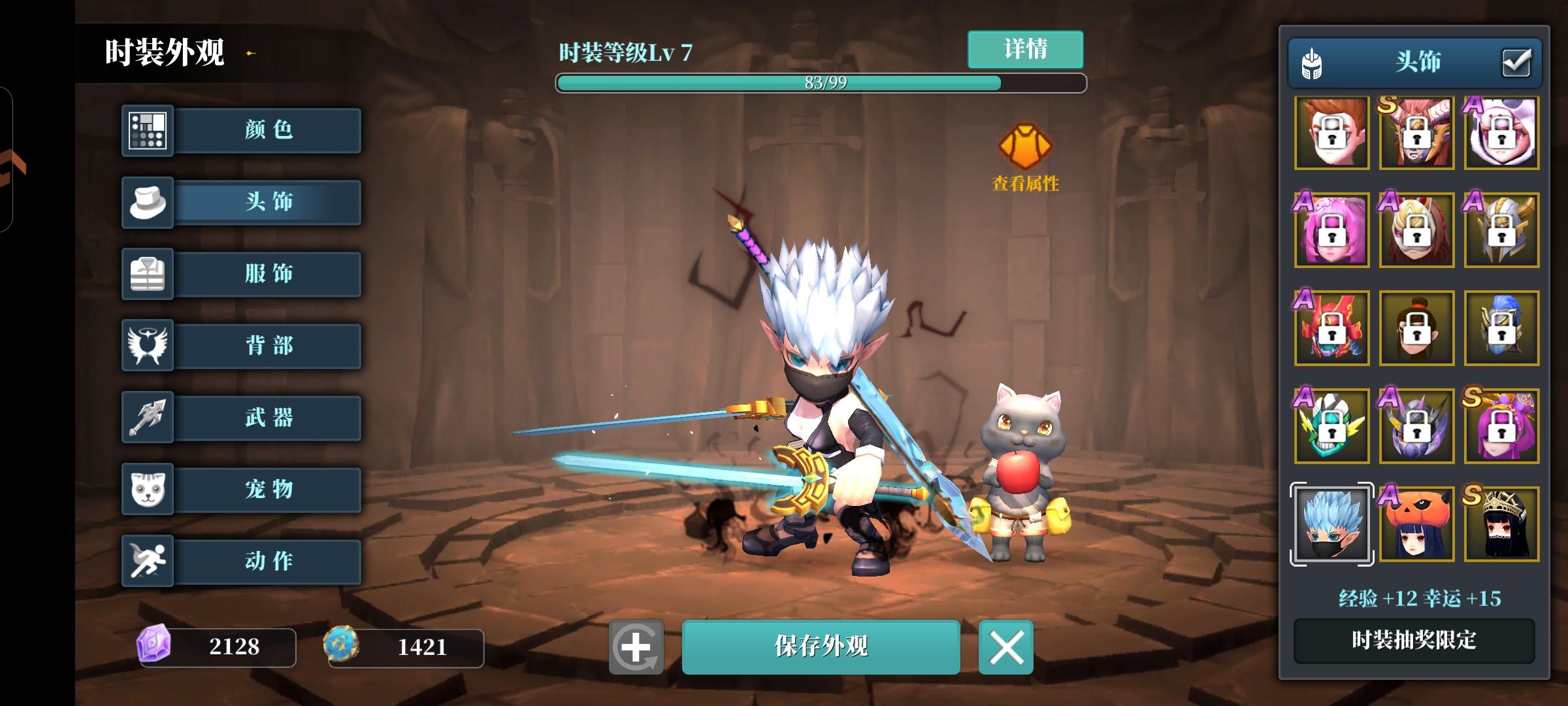
Task: Select the 武器 weapon axe icon
Action: (147, 418)
